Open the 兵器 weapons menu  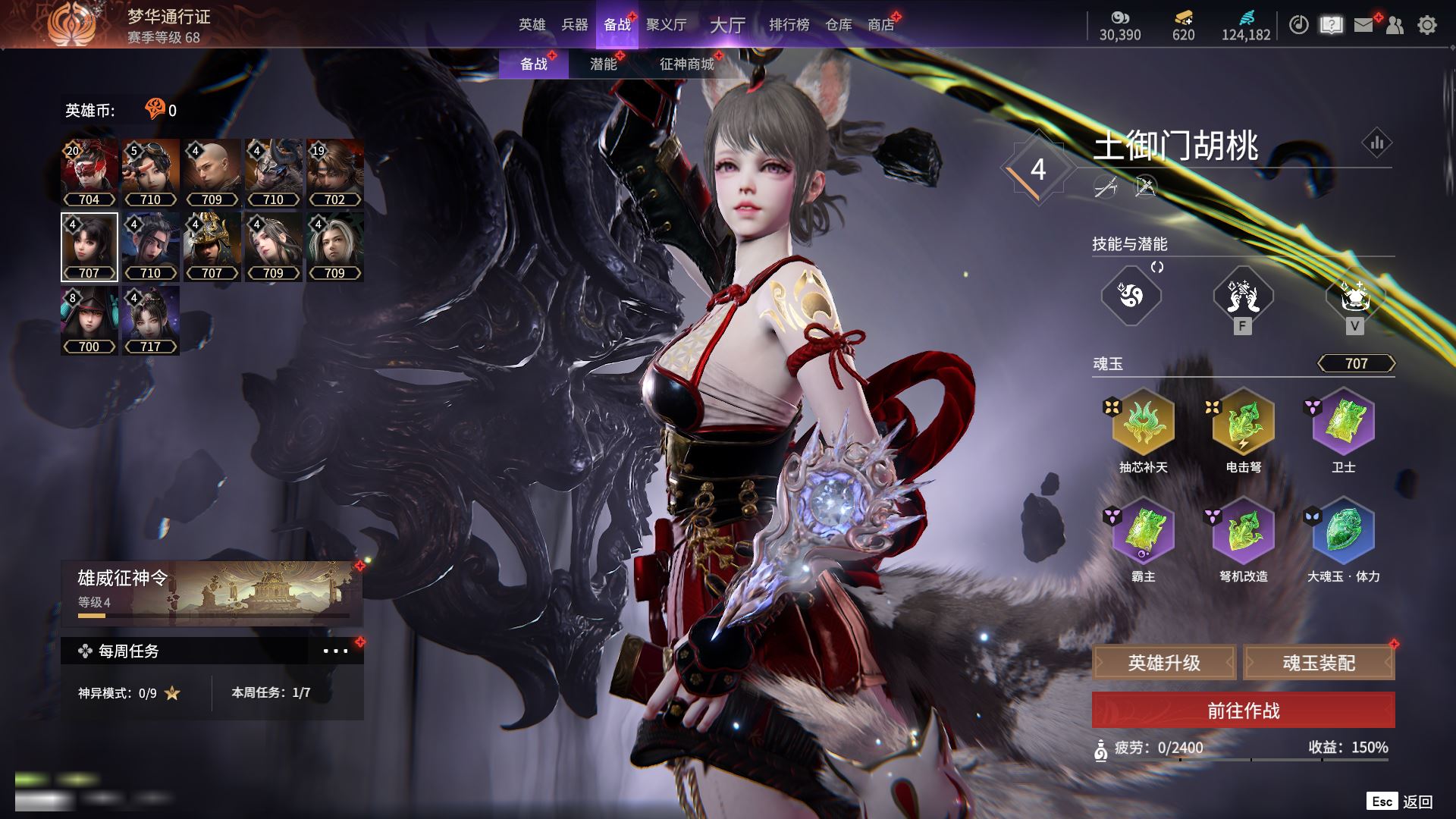575,25
